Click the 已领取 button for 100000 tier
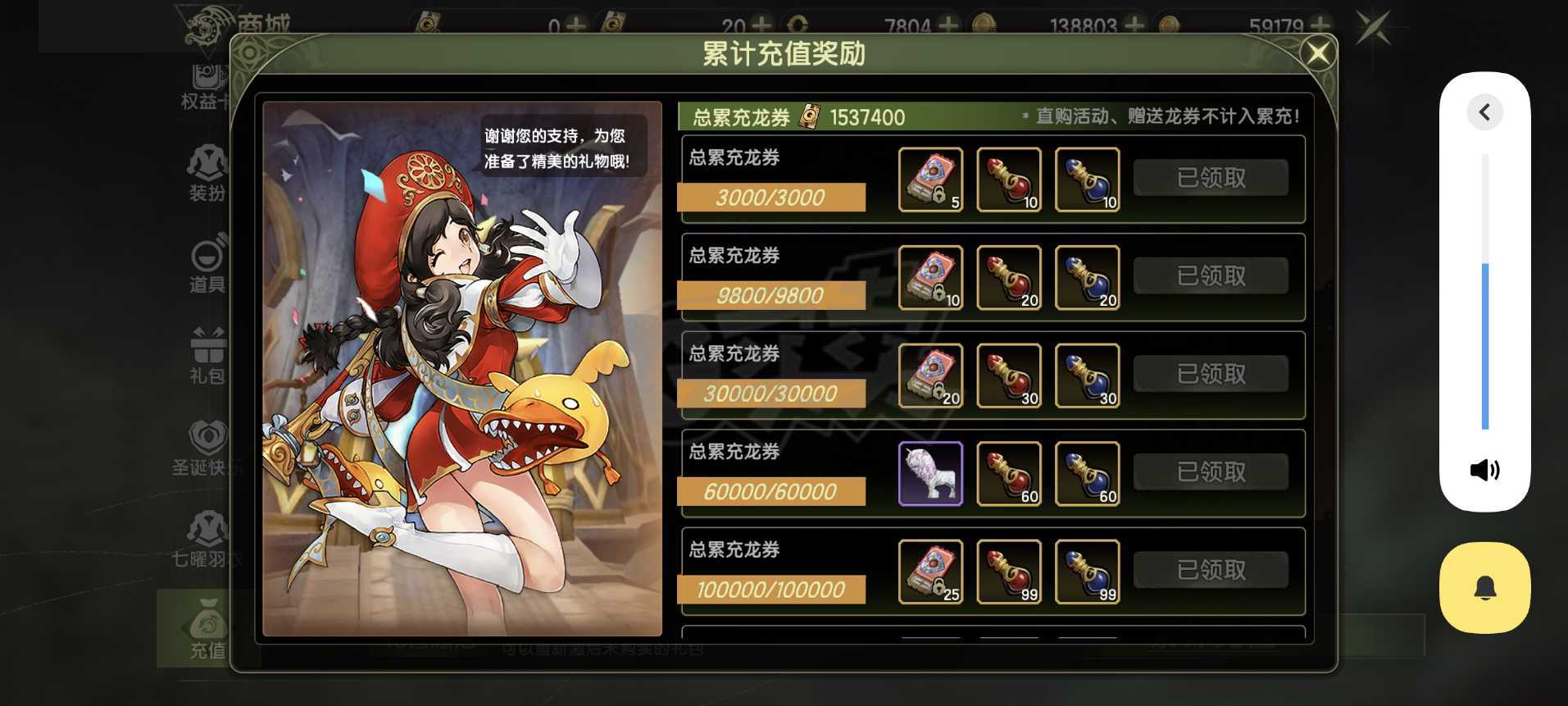This screenshot has height=706, width=1568. 1211,571
